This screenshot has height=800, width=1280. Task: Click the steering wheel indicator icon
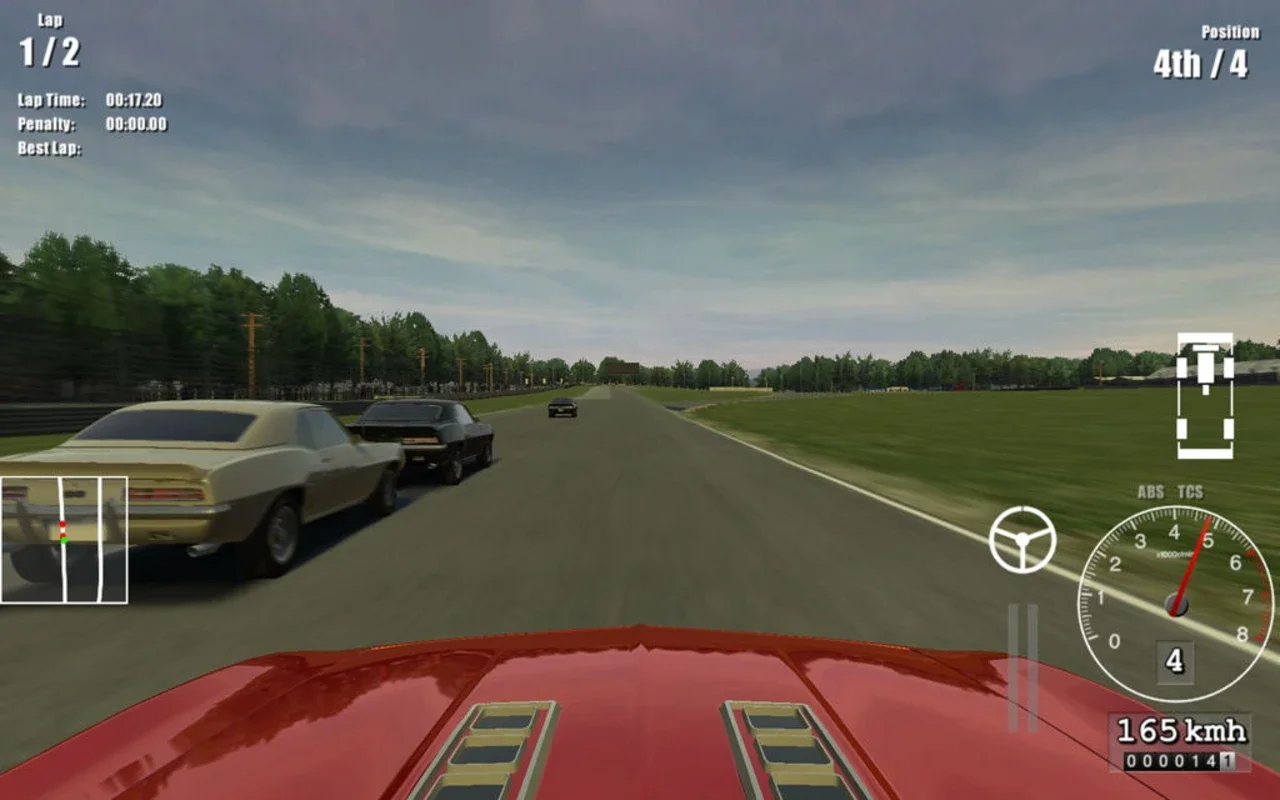1022,541
